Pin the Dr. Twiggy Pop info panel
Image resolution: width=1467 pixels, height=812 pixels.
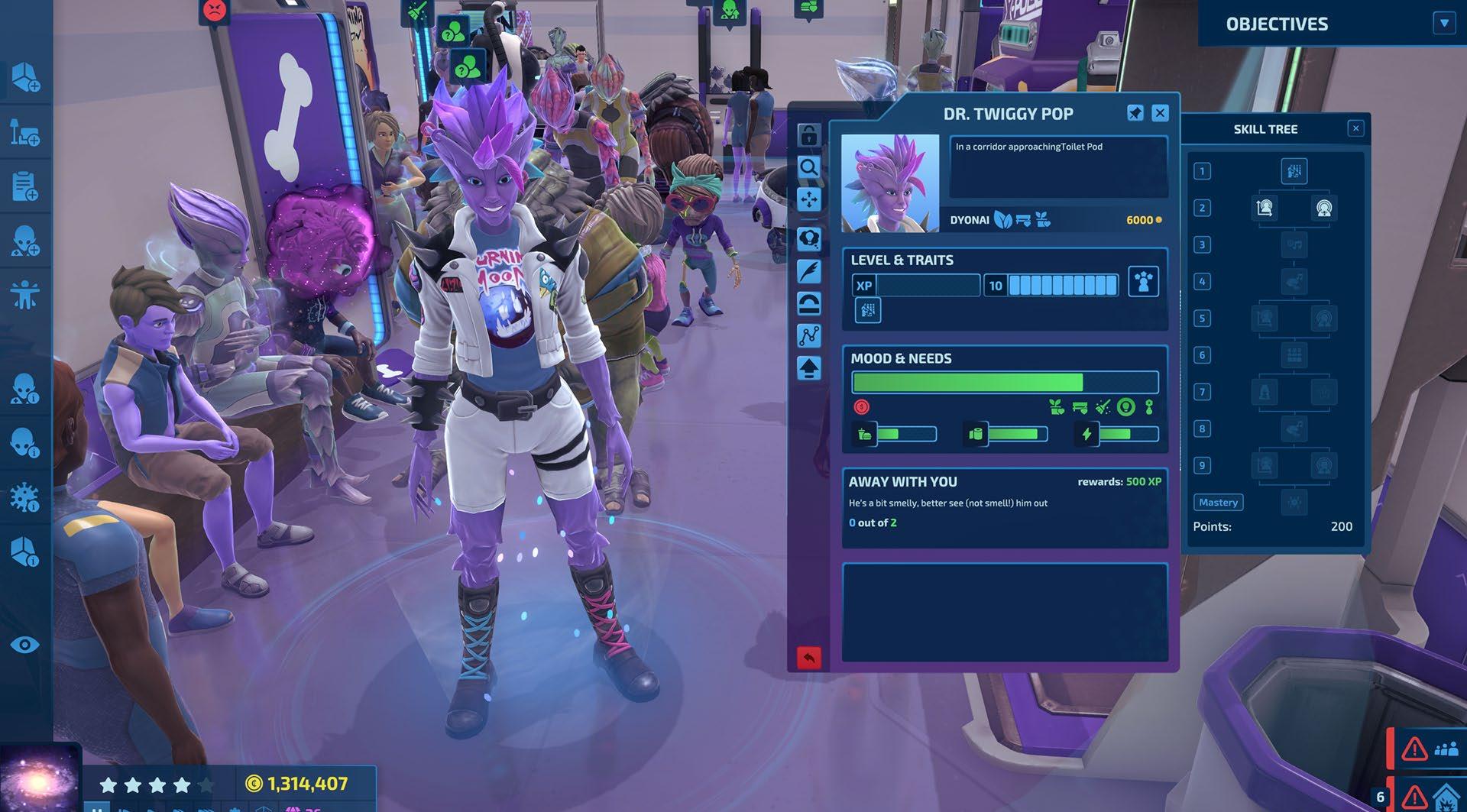pos(1135,113)
